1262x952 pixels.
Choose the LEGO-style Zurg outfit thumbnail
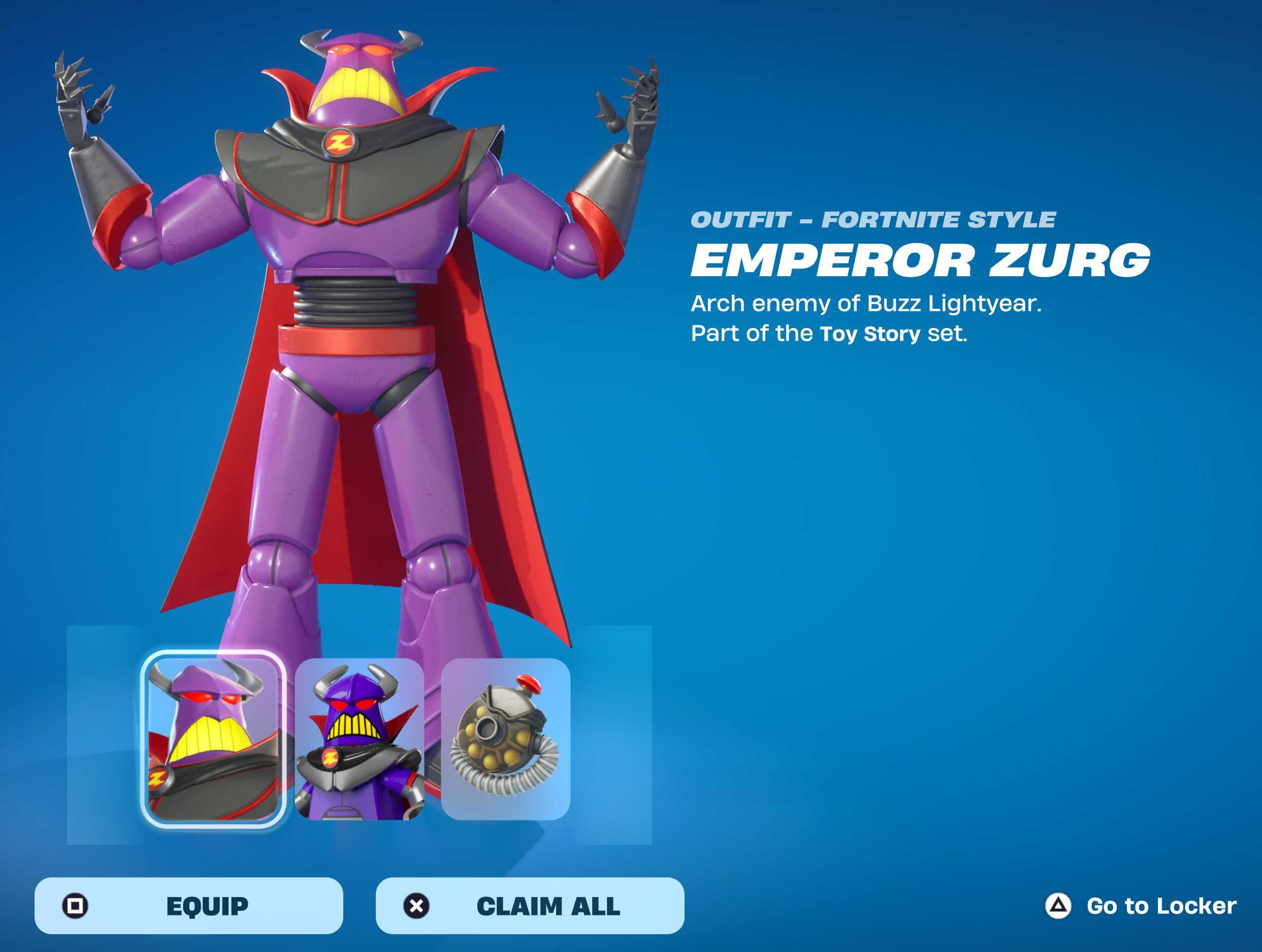coord(360,739)
